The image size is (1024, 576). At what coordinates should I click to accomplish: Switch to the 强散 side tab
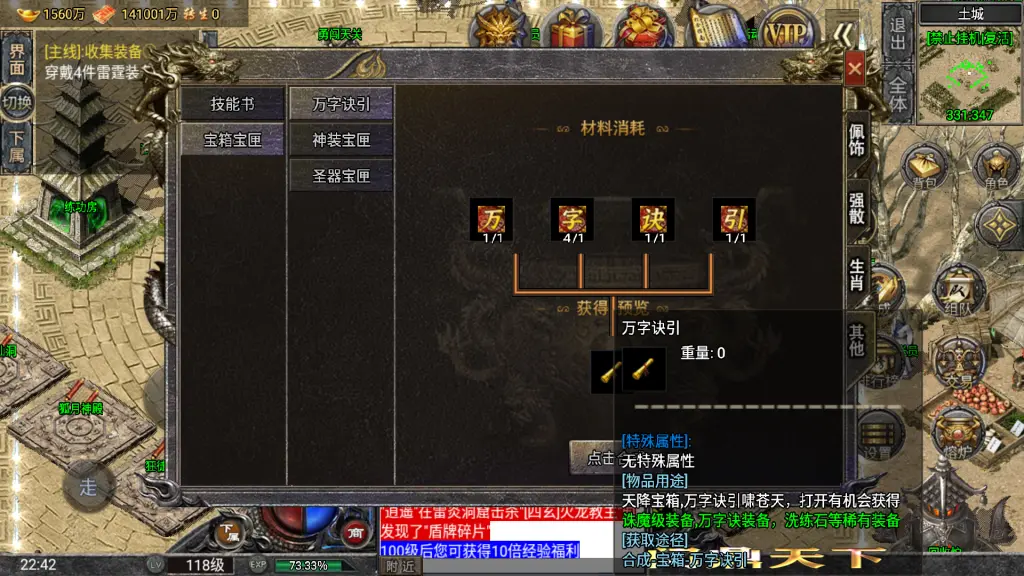(857, 208)
